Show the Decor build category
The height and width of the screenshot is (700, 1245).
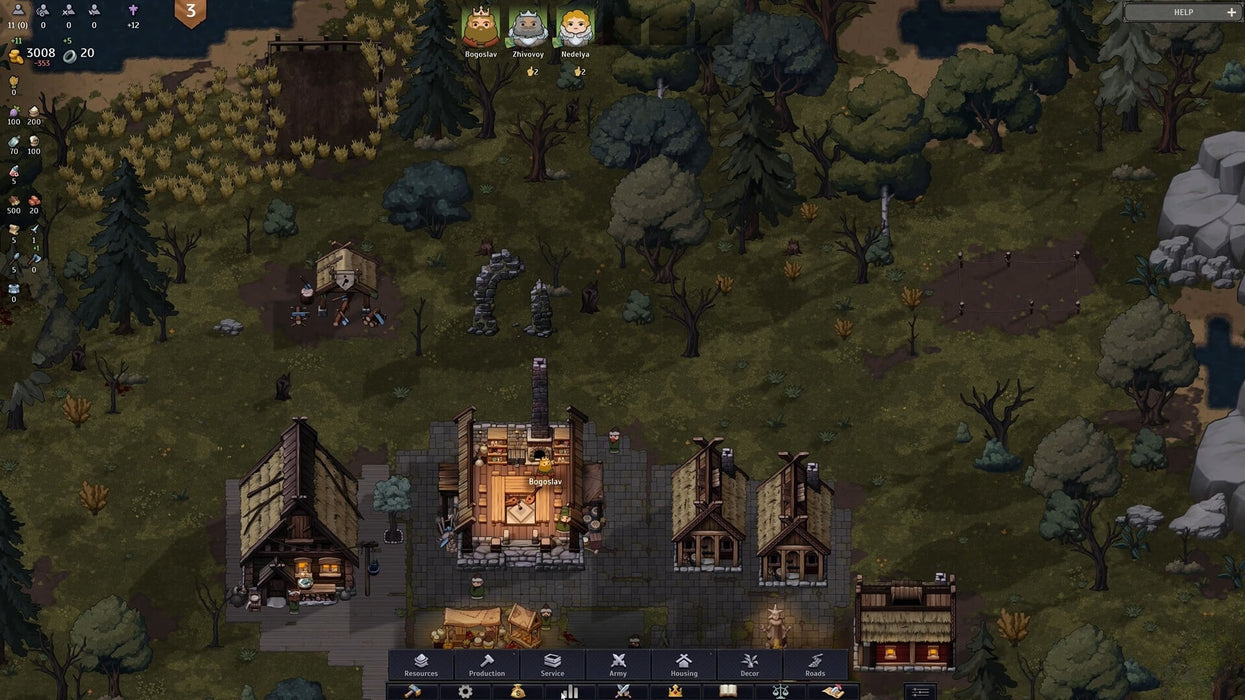(750, 665)
